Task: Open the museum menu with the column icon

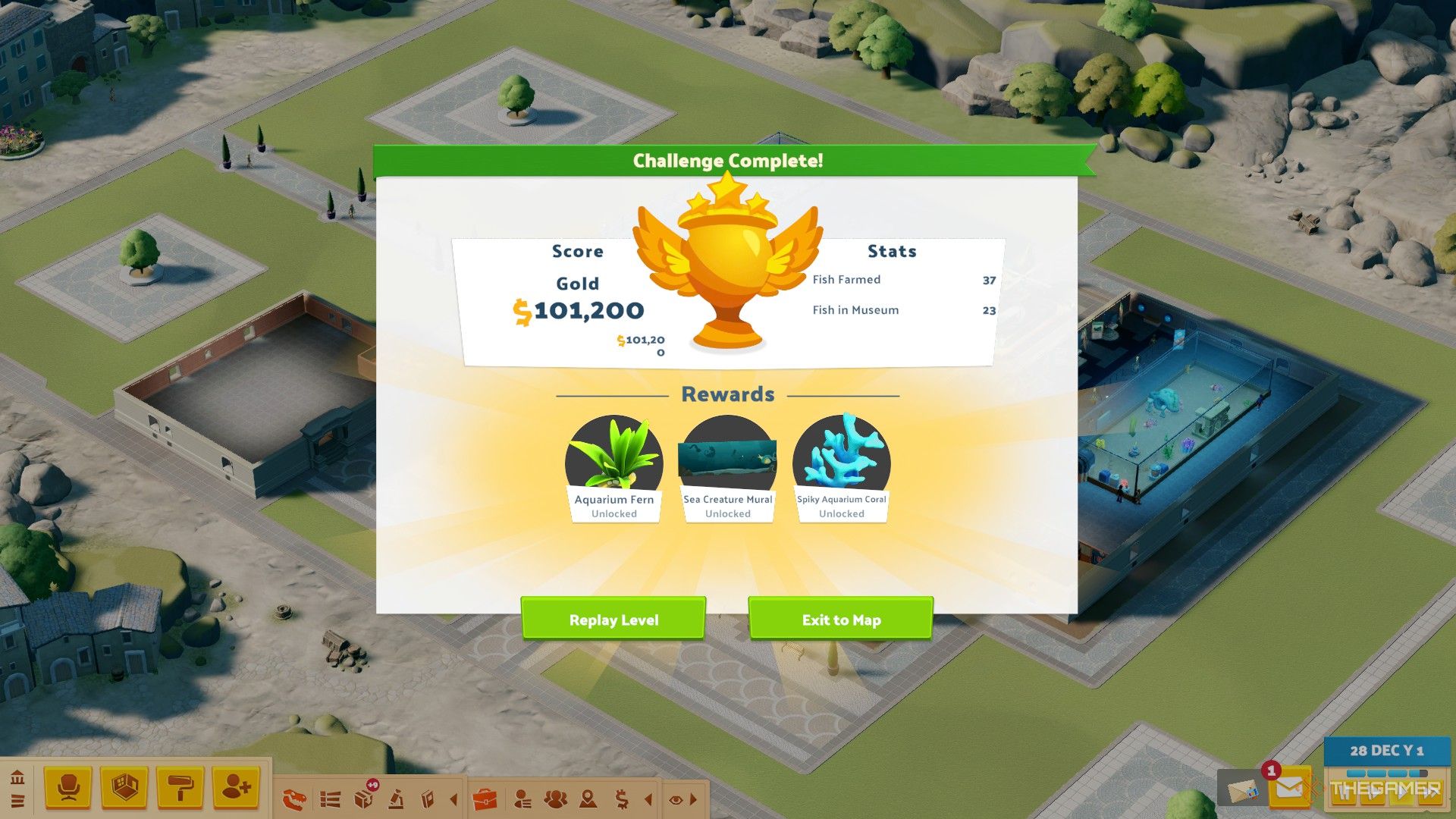Action: (x=19, y=778)
